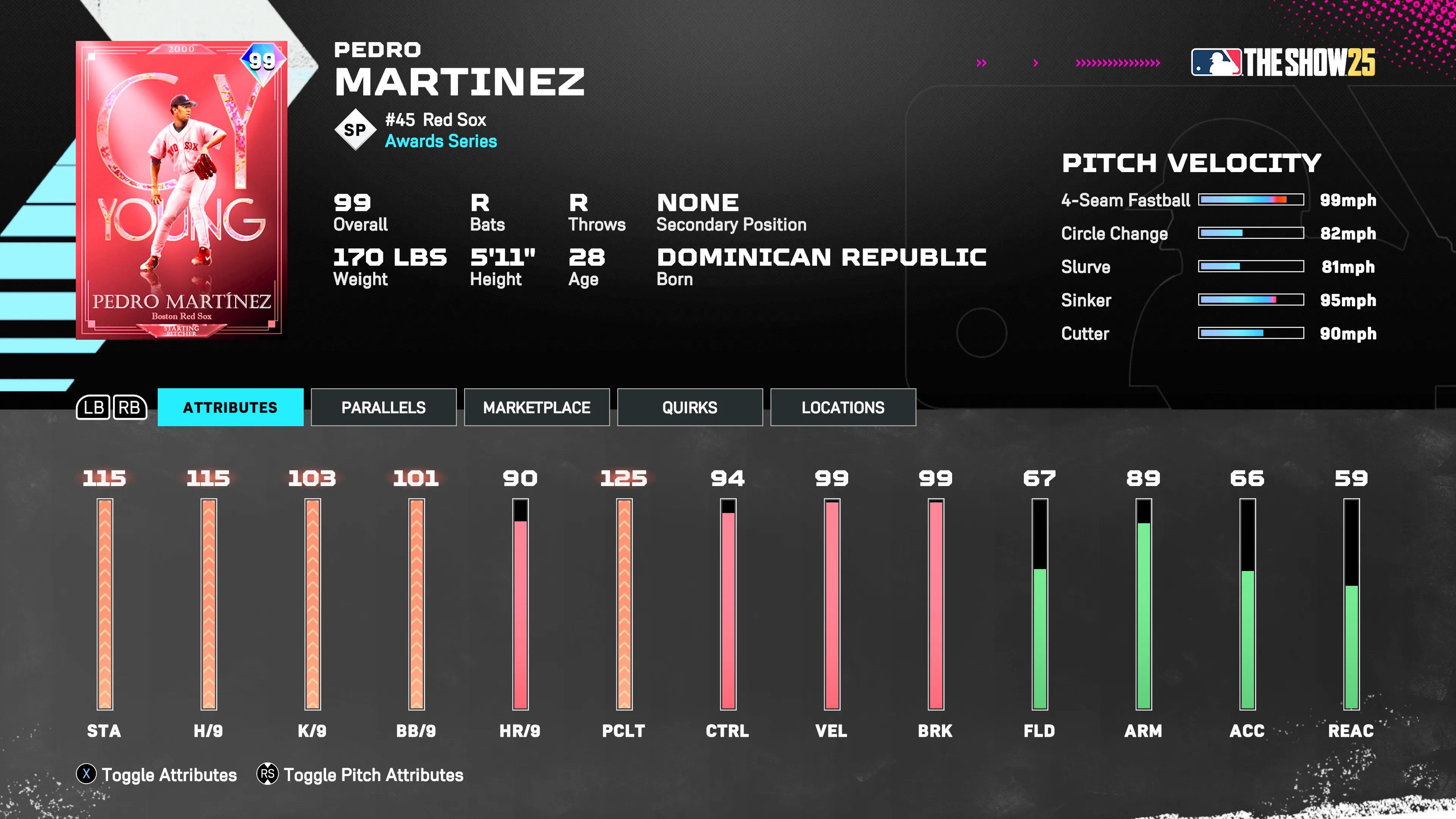Open the Parallels panel
The width and height of the screenshot is (1456, 819).
tap(383, 407)
